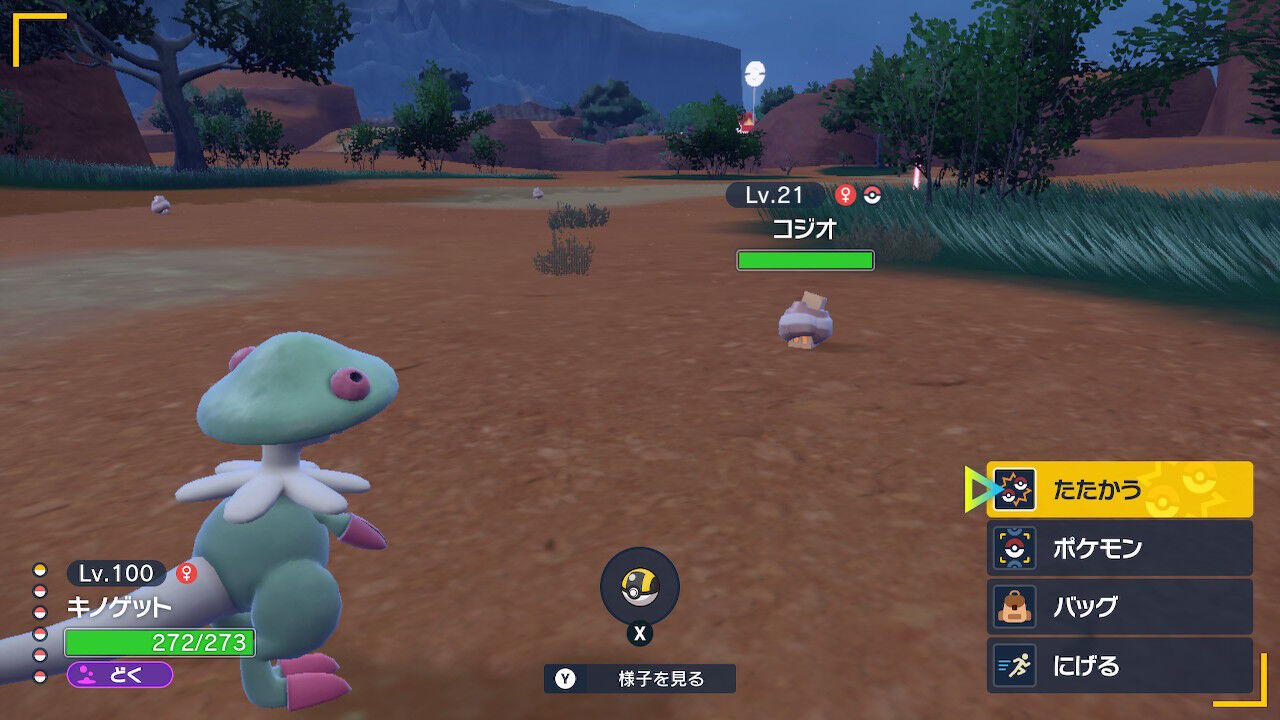Open the ポケモン party menu
Image resolution: width=1280 pixels, height=720 pixels.
tap(1119, 548)
